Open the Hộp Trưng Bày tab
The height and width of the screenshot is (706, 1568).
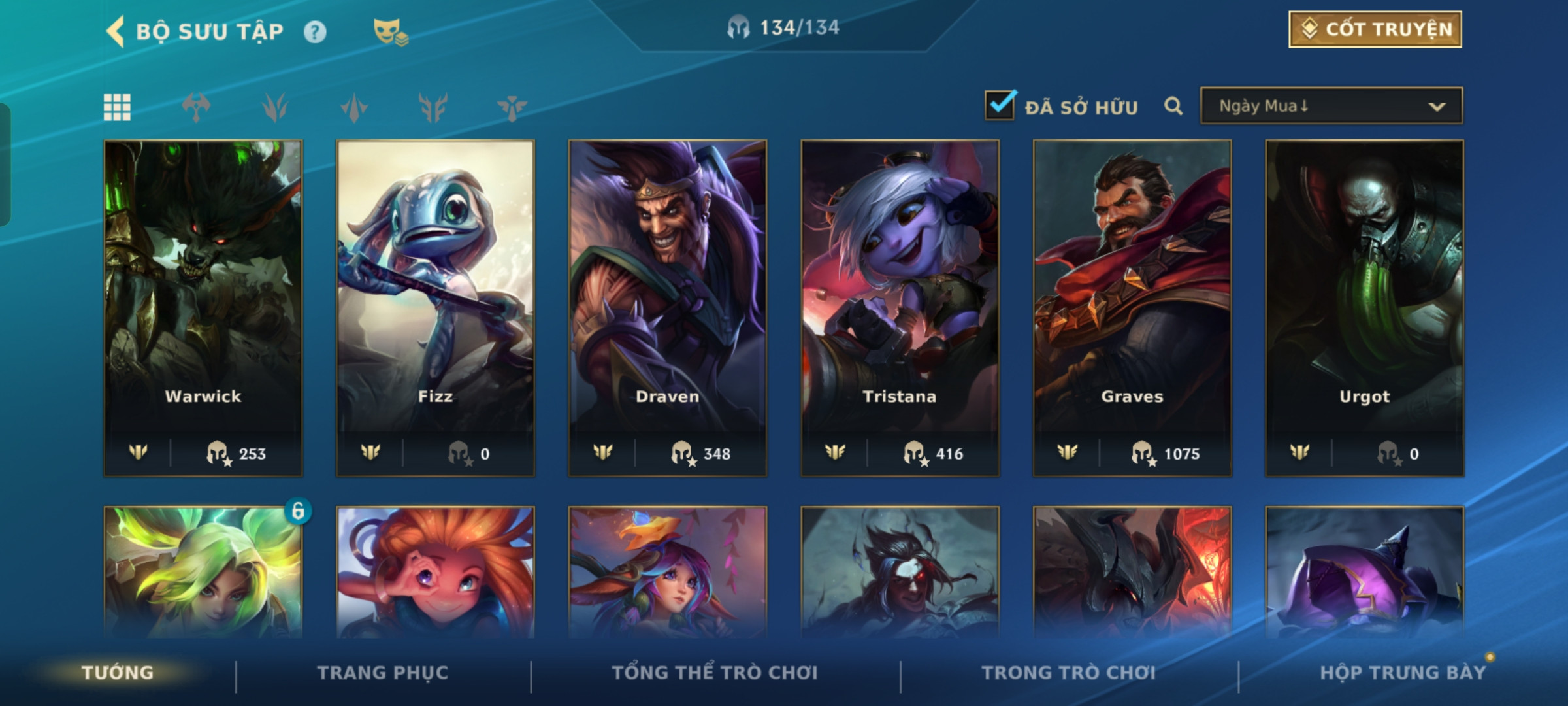tap(1402, 673)
